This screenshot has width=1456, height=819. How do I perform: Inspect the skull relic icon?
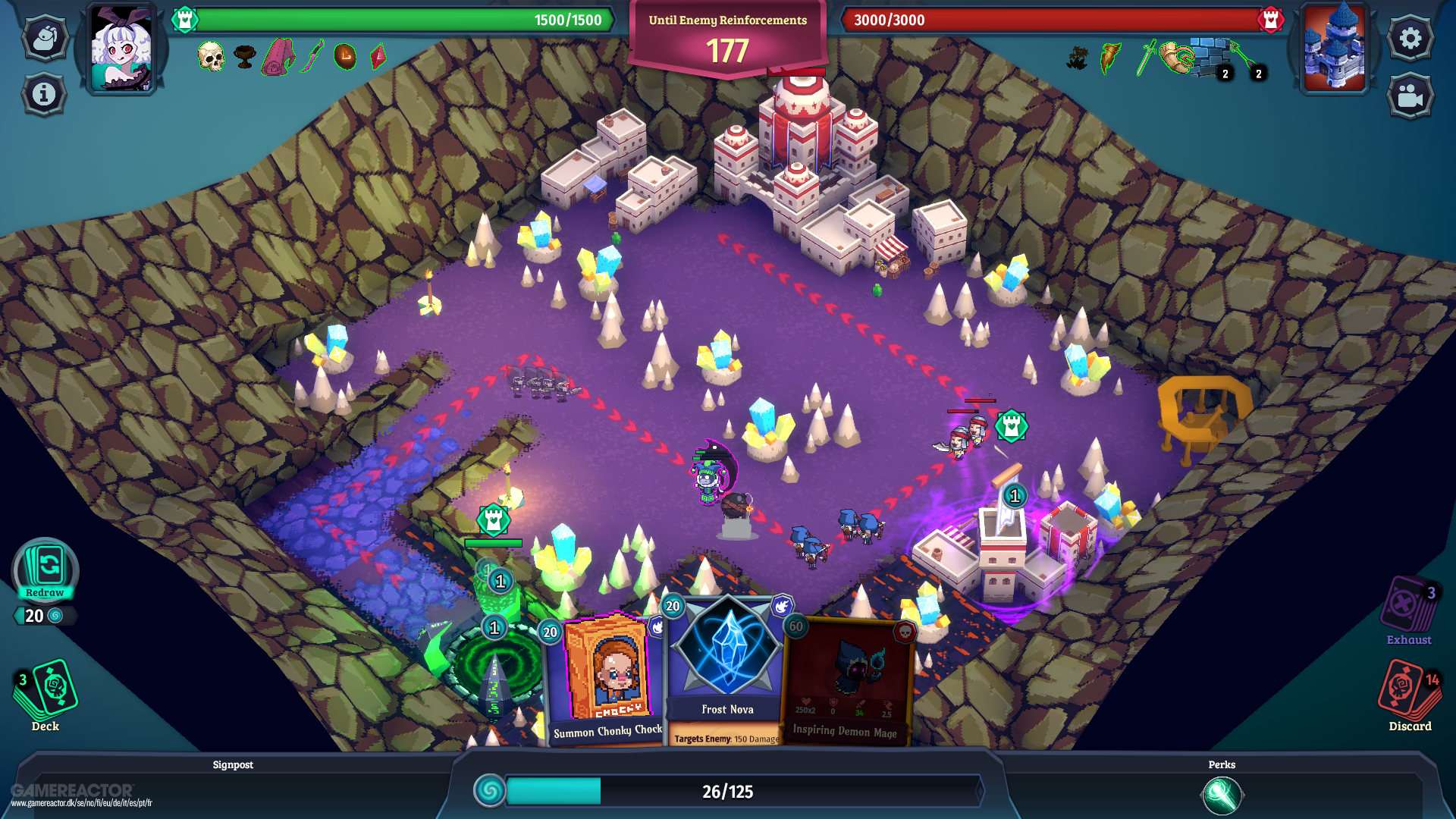[211, 57]
